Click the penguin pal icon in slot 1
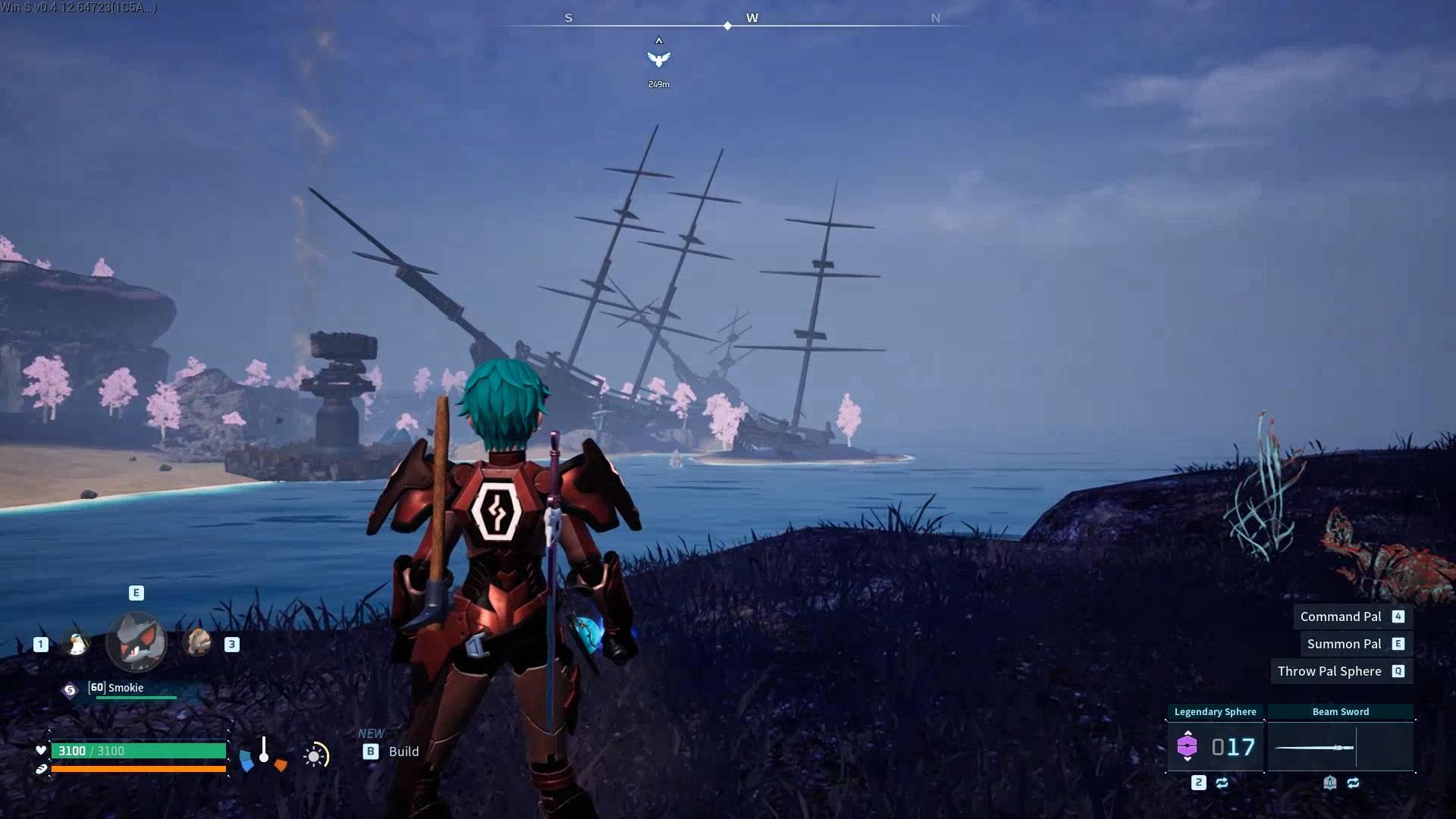The height and width of the screenshot is (819, 1456). click(x=76, y=643)
